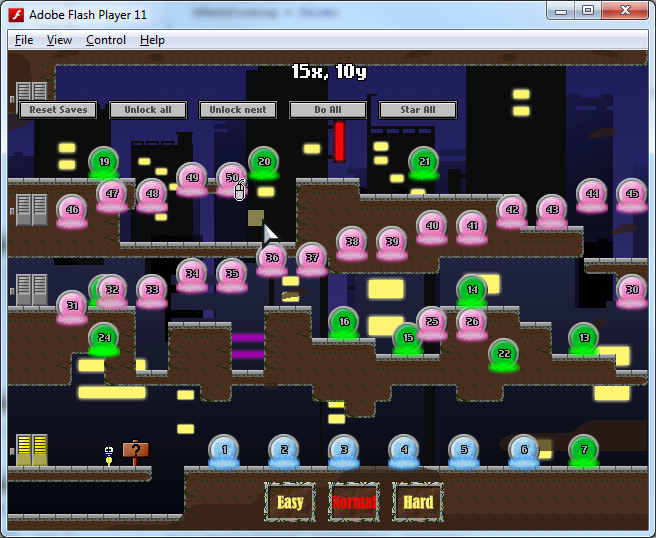Choose level 45 pink bubble
The height and width of the screenshot is (538, 656).
click(631, 194)
